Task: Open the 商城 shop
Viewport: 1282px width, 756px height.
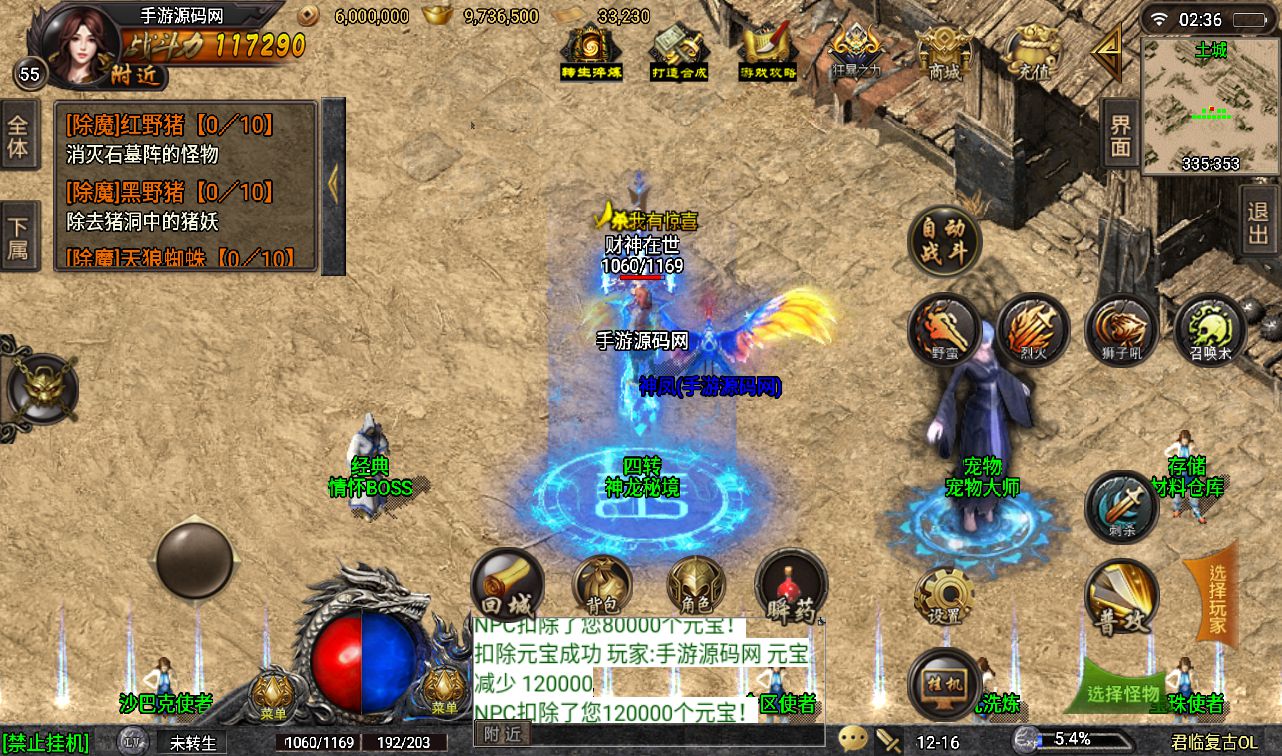Action: [944, 52]
